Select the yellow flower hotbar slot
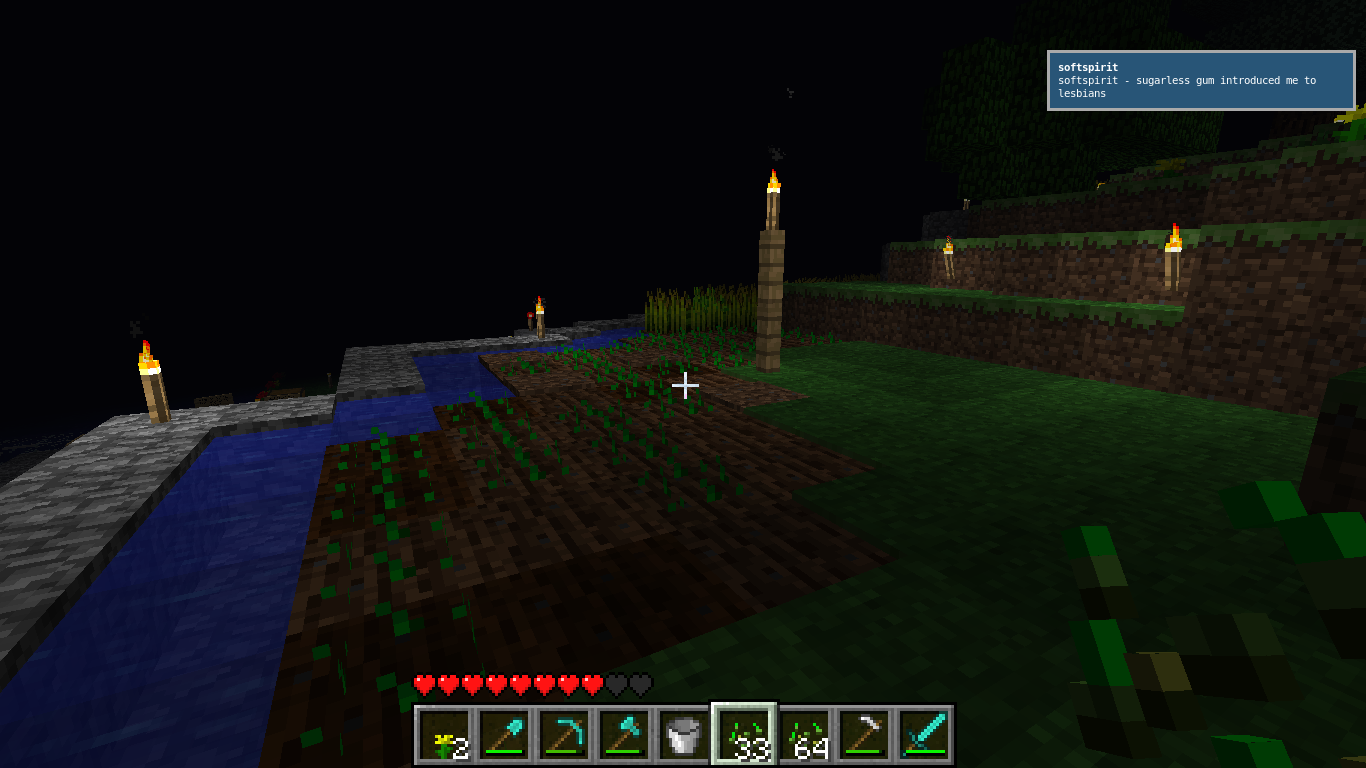 [x=444, y=735]
